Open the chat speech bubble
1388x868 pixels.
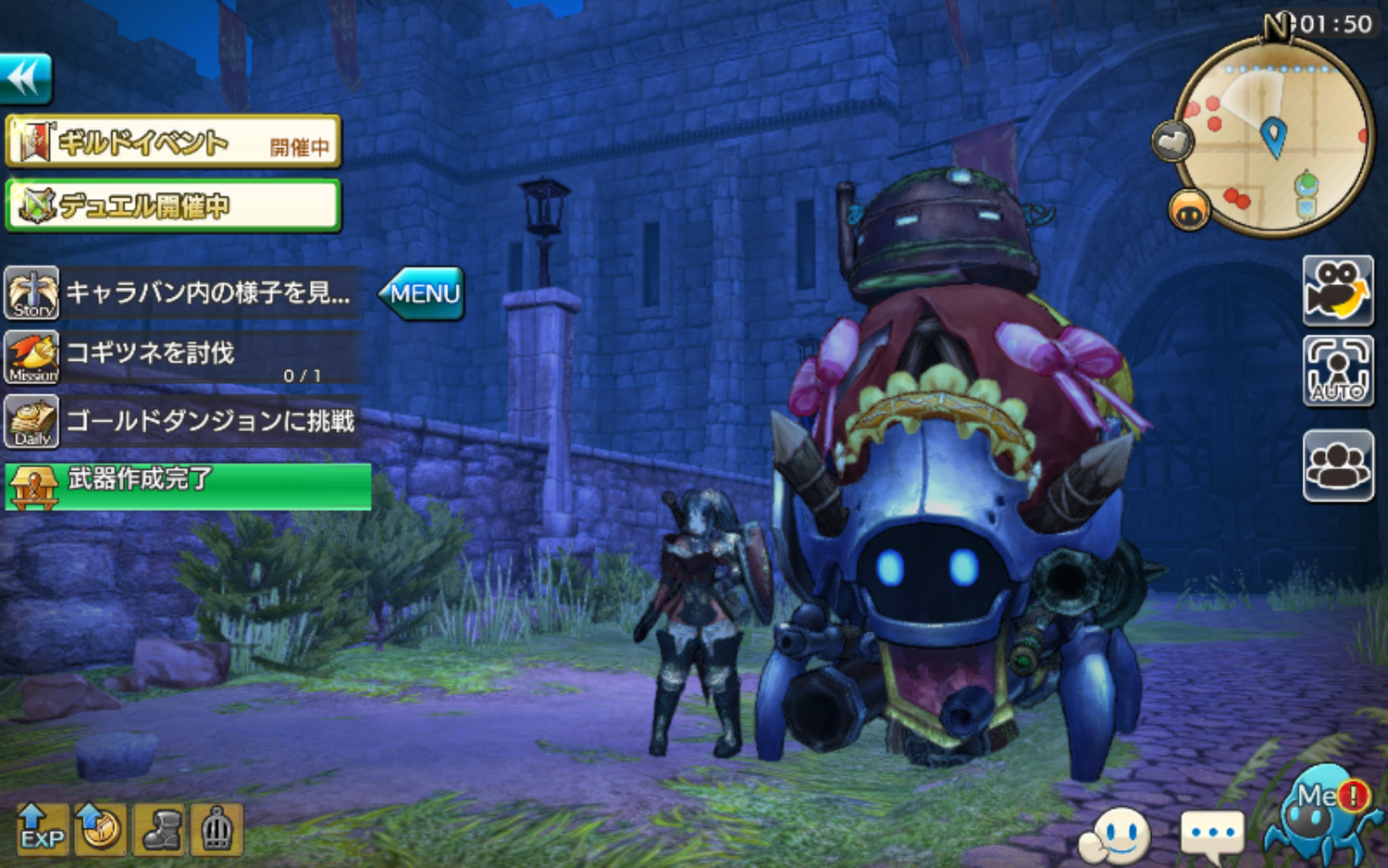[x=1211, y=836]
